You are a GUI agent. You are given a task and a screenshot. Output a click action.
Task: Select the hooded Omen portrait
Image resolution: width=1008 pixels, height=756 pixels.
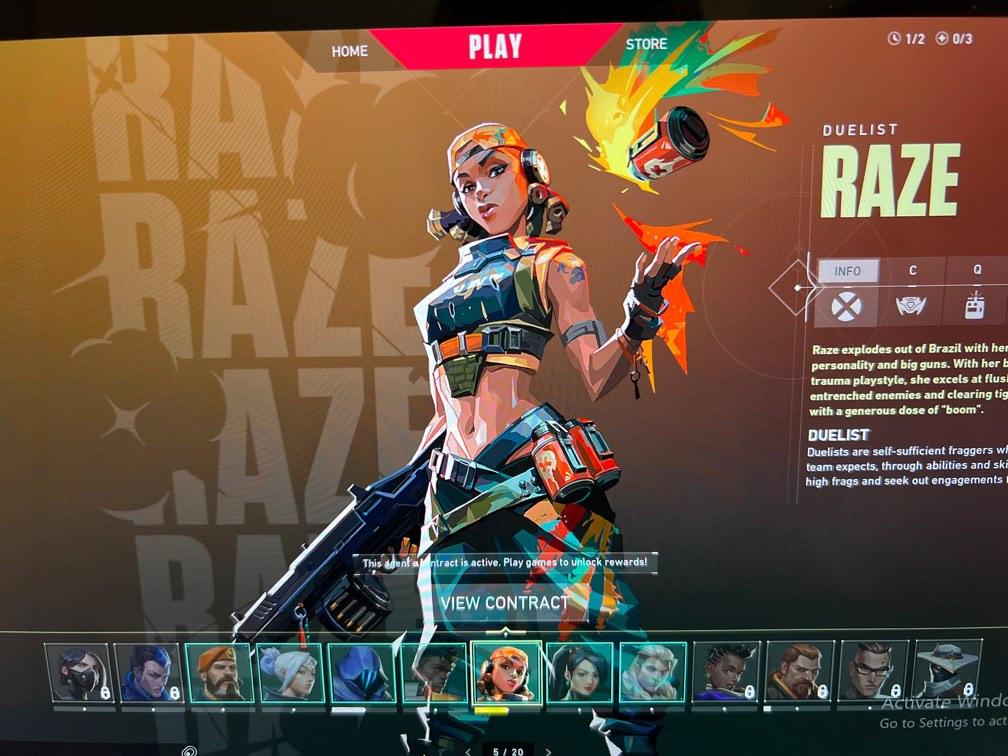tap(361, 673)
